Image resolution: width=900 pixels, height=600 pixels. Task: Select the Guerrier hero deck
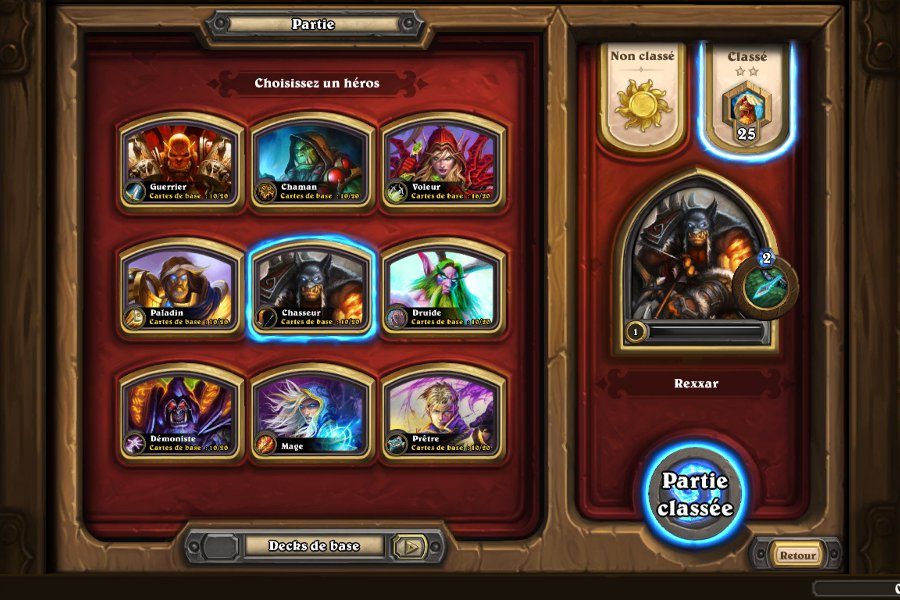tap(181, 162)
